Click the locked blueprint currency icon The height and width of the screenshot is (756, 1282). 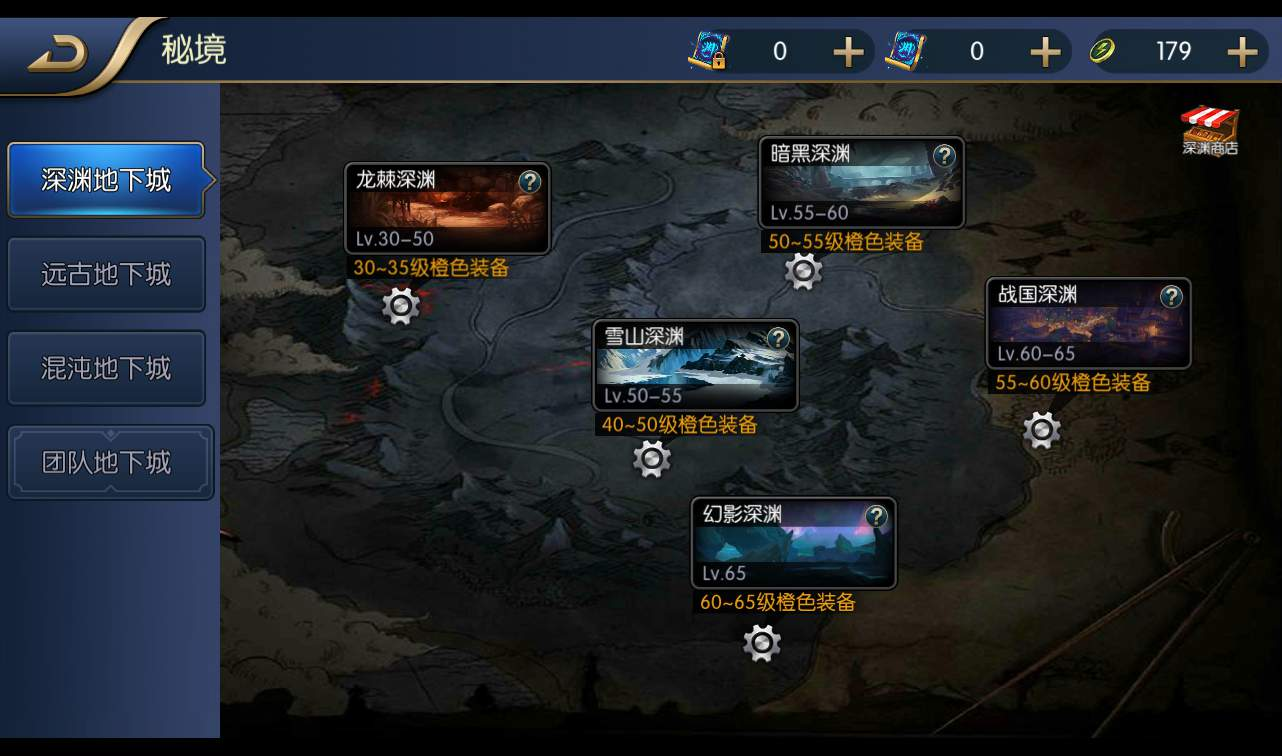point(706,50)
